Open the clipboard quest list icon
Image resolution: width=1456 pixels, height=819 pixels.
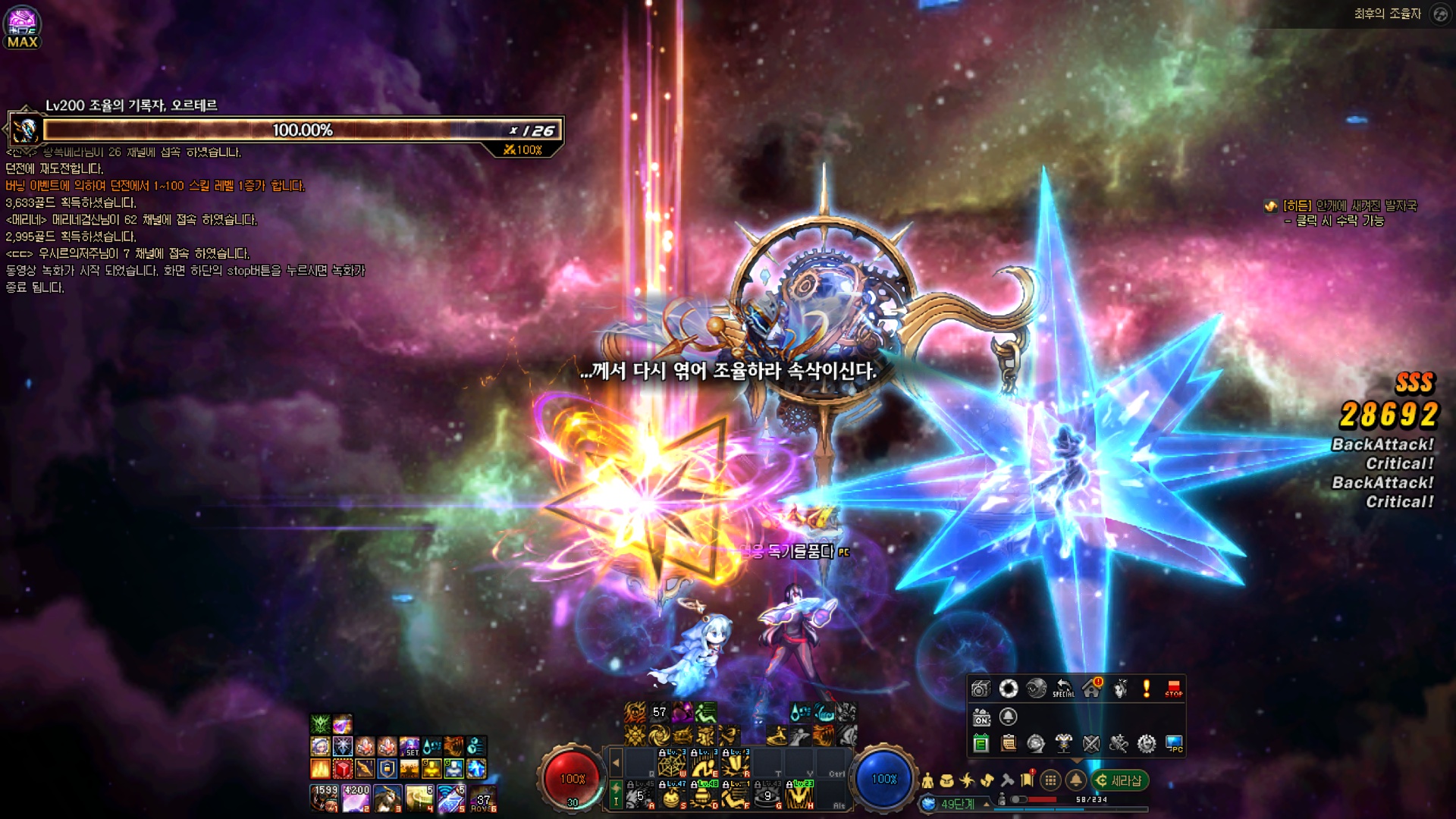coord(1009,744)
